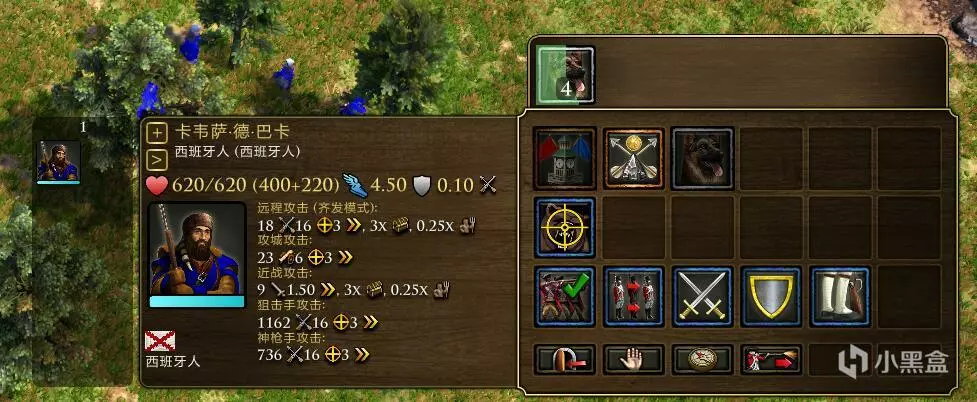Image resolution: width=977 pixels, height=402 pixels.
Task: Select the war dog group showing 4
Action: 566,75
